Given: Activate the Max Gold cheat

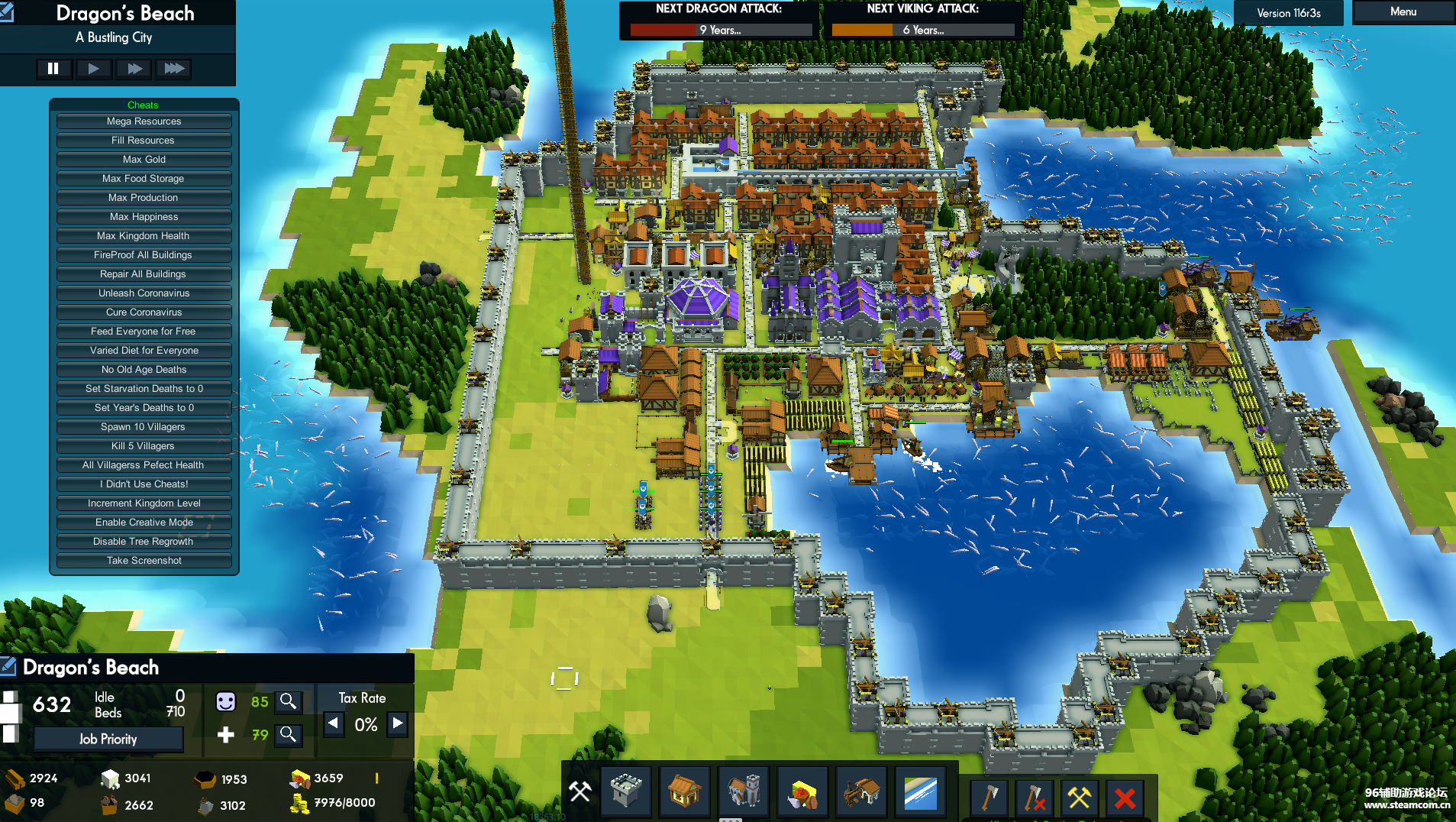Looking at the screenshot, I should click(x=144, y=159).
